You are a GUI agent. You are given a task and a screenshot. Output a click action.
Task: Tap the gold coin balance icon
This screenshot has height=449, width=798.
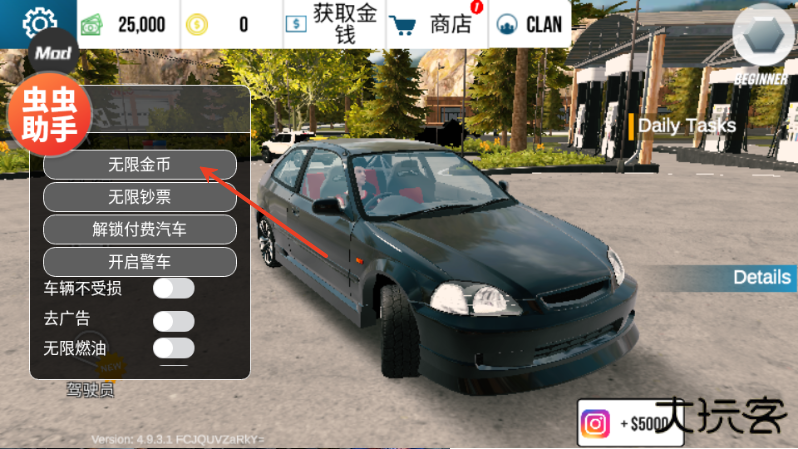(199, 24)
